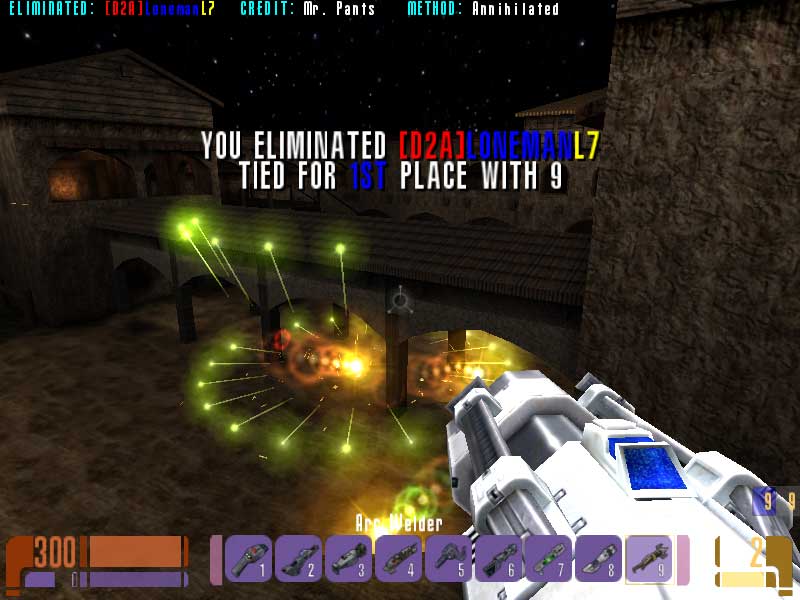
Task: Switch to weapon slot 3
Action: 349,559
